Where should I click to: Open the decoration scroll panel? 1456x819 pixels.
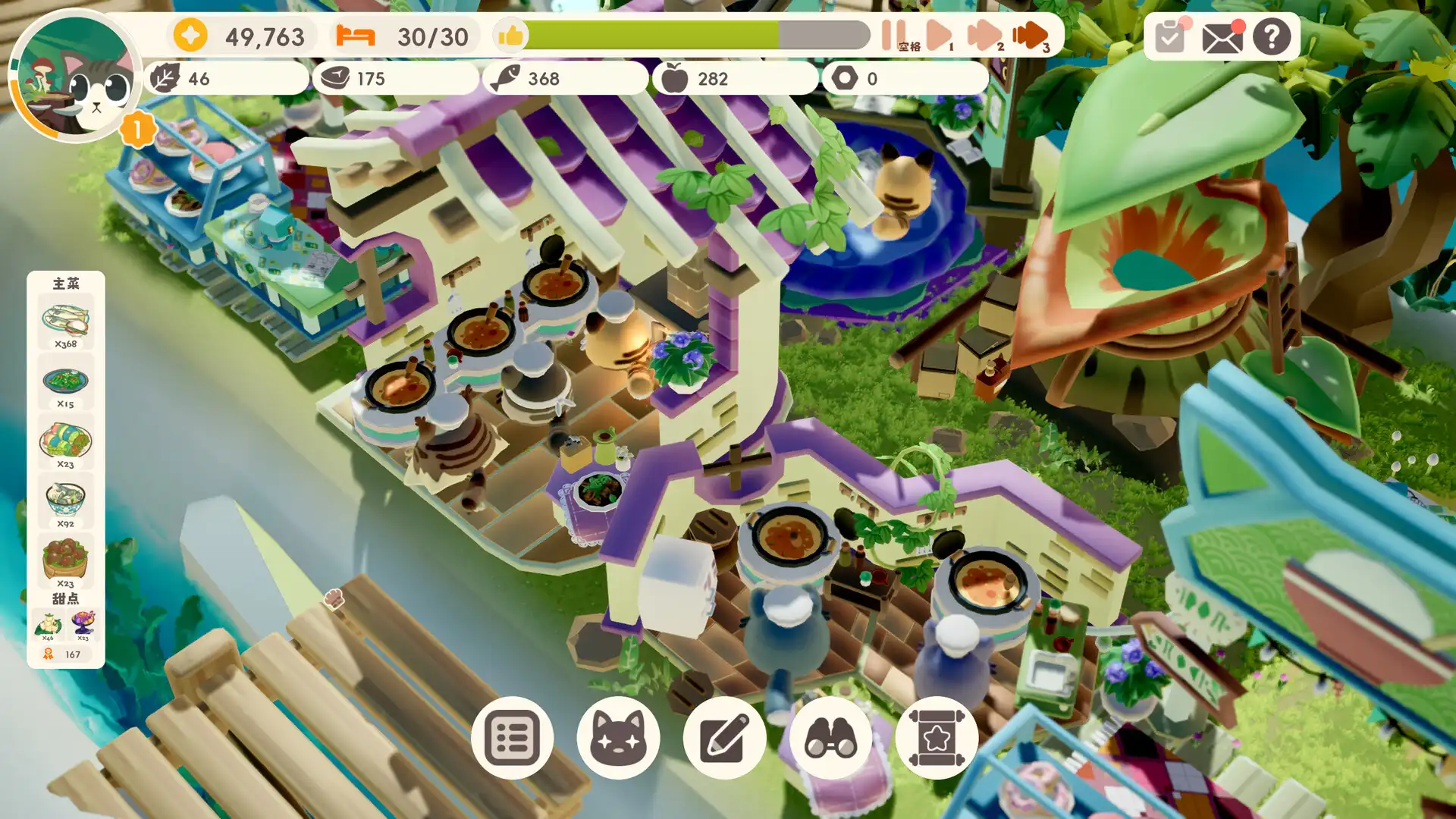[939, 737]
